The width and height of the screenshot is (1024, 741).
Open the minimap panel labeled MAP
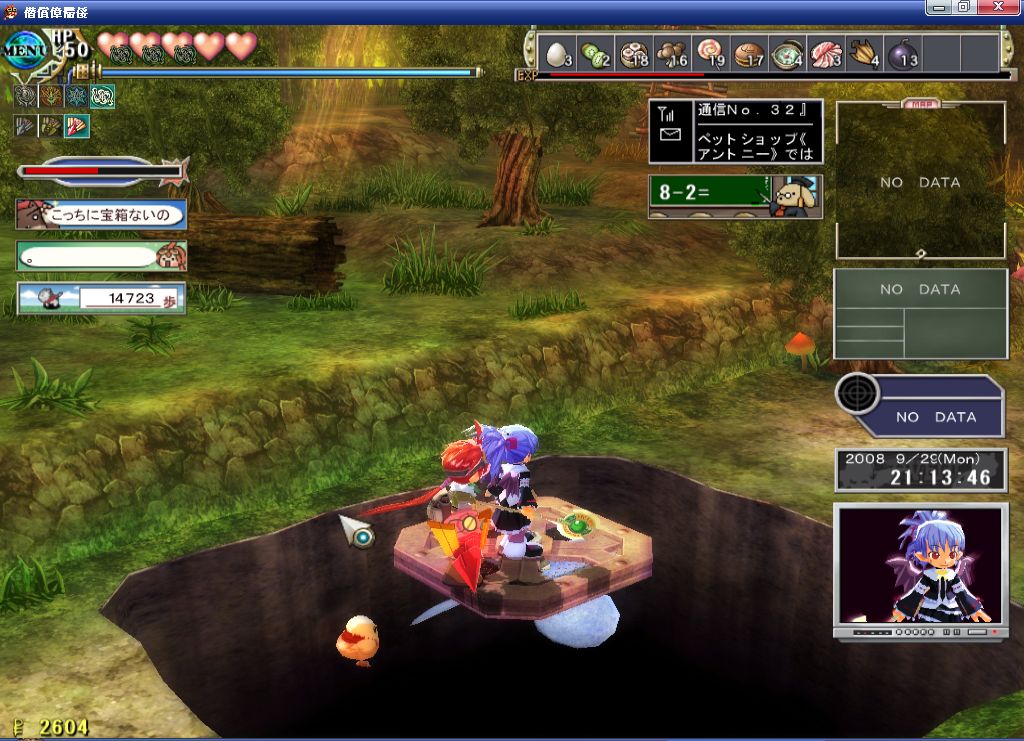click(920, 180)
